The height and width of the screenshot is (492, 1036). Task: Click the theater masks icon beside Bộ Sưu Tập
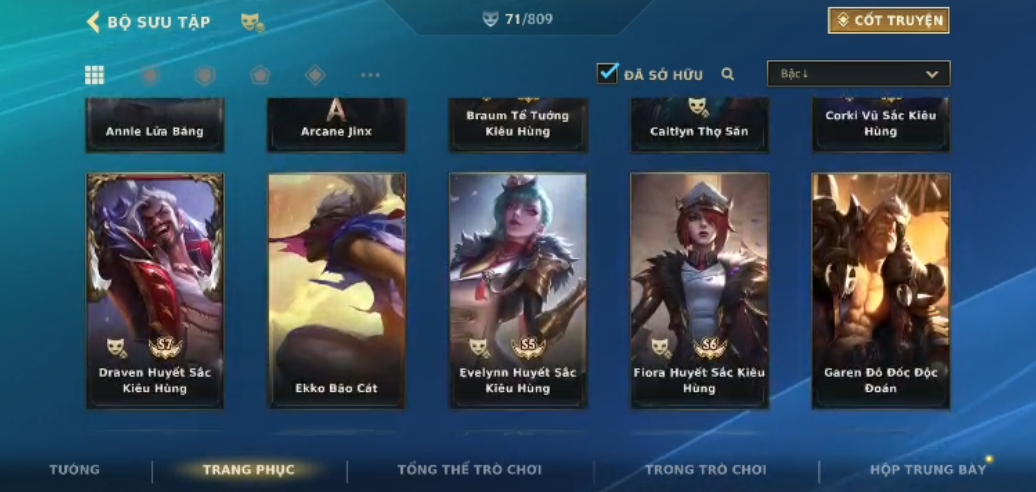(252, 22)
